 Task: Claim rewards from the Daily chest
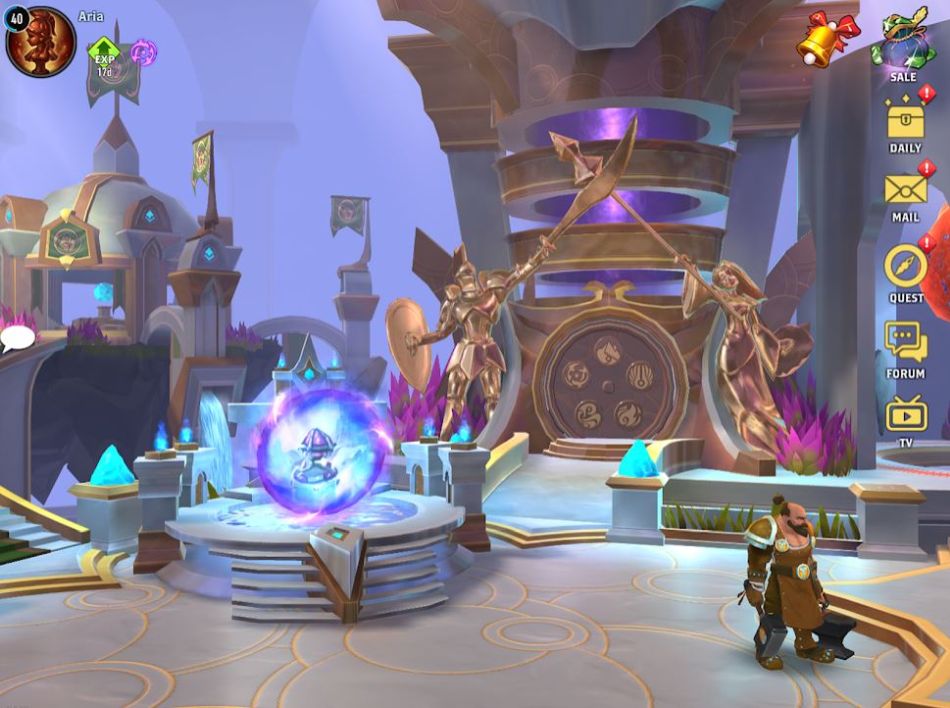[x=905, y=122]
